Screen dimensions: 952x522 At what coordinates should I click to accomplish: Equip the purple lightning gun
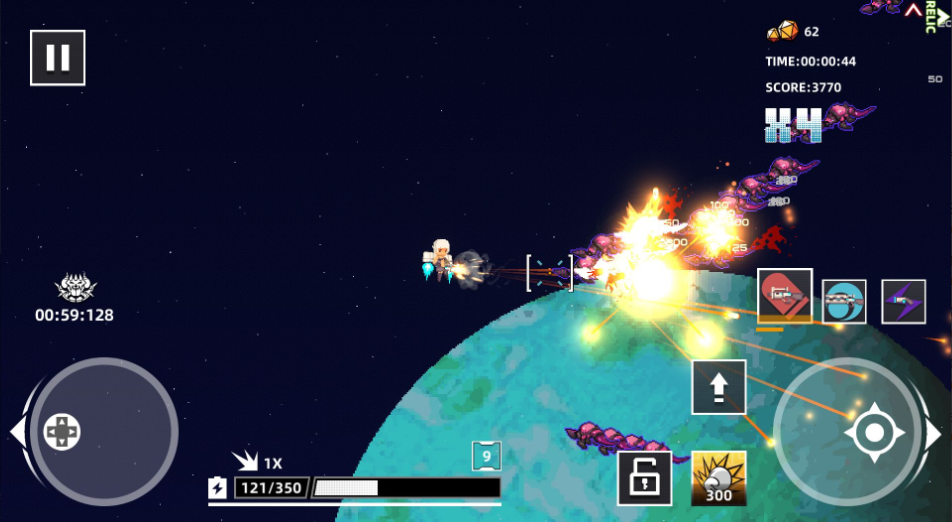click(x=903, y=301)
